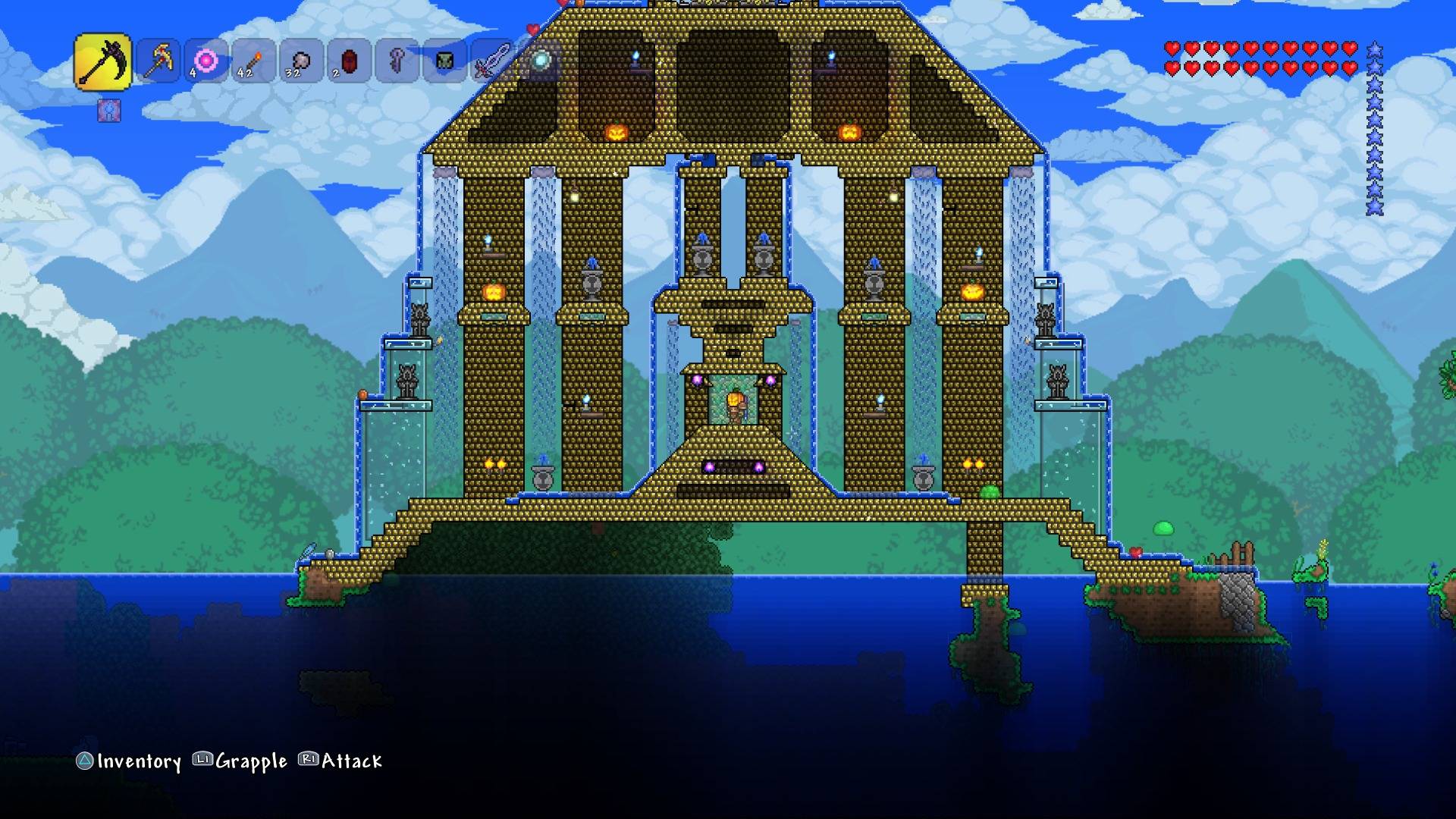Click the blue slime on the right shore
The height and width of the screenshot is (819, 1456).
1163,529
